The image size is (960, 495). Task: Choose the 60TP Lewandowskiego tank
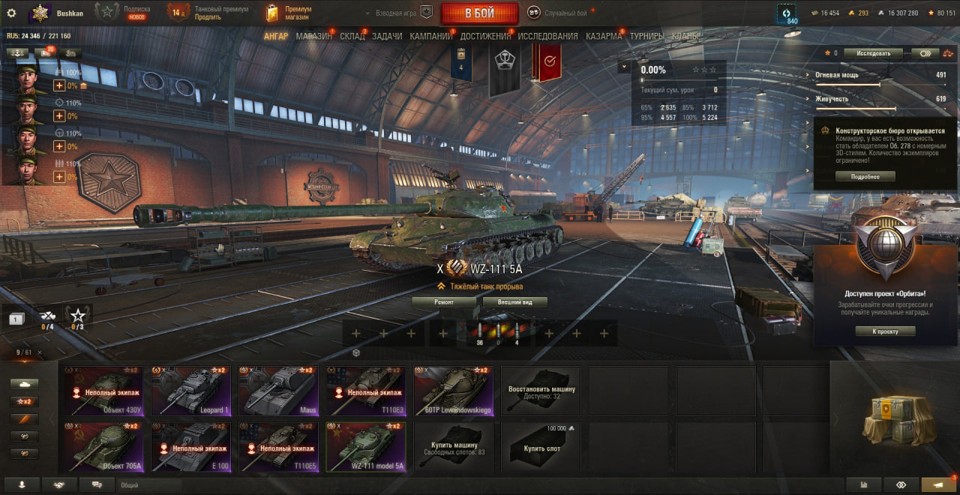point(453,389)
